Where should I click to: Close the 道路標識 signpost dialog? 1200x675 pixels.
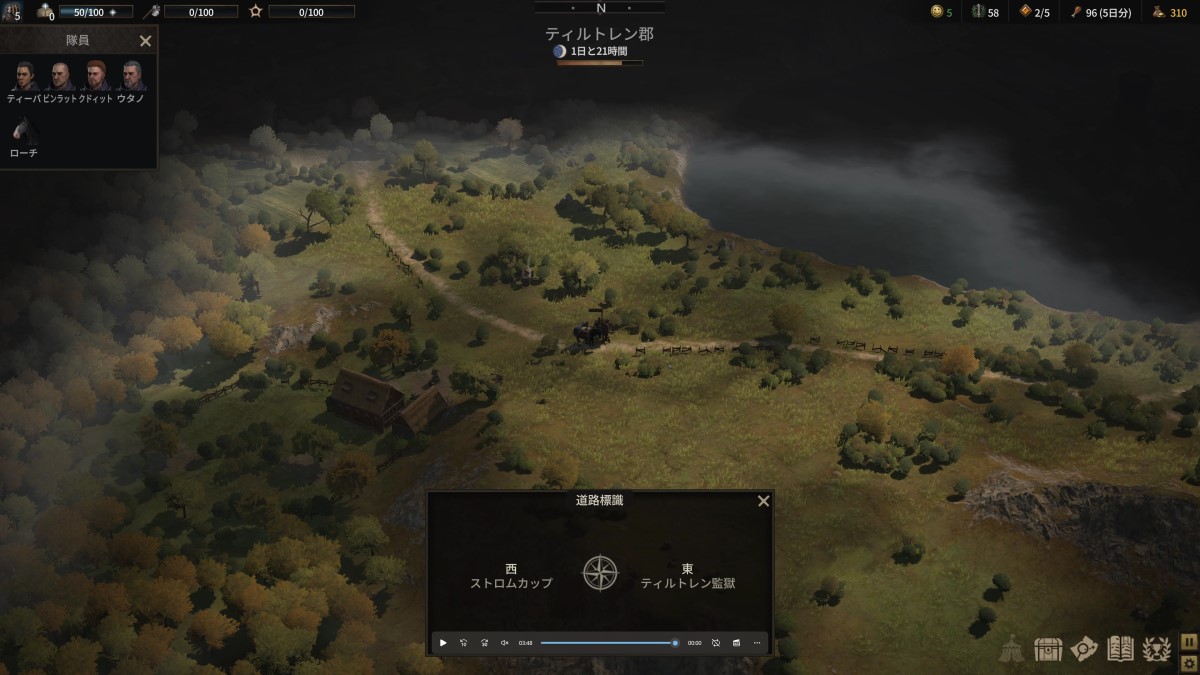pos(763,501)
